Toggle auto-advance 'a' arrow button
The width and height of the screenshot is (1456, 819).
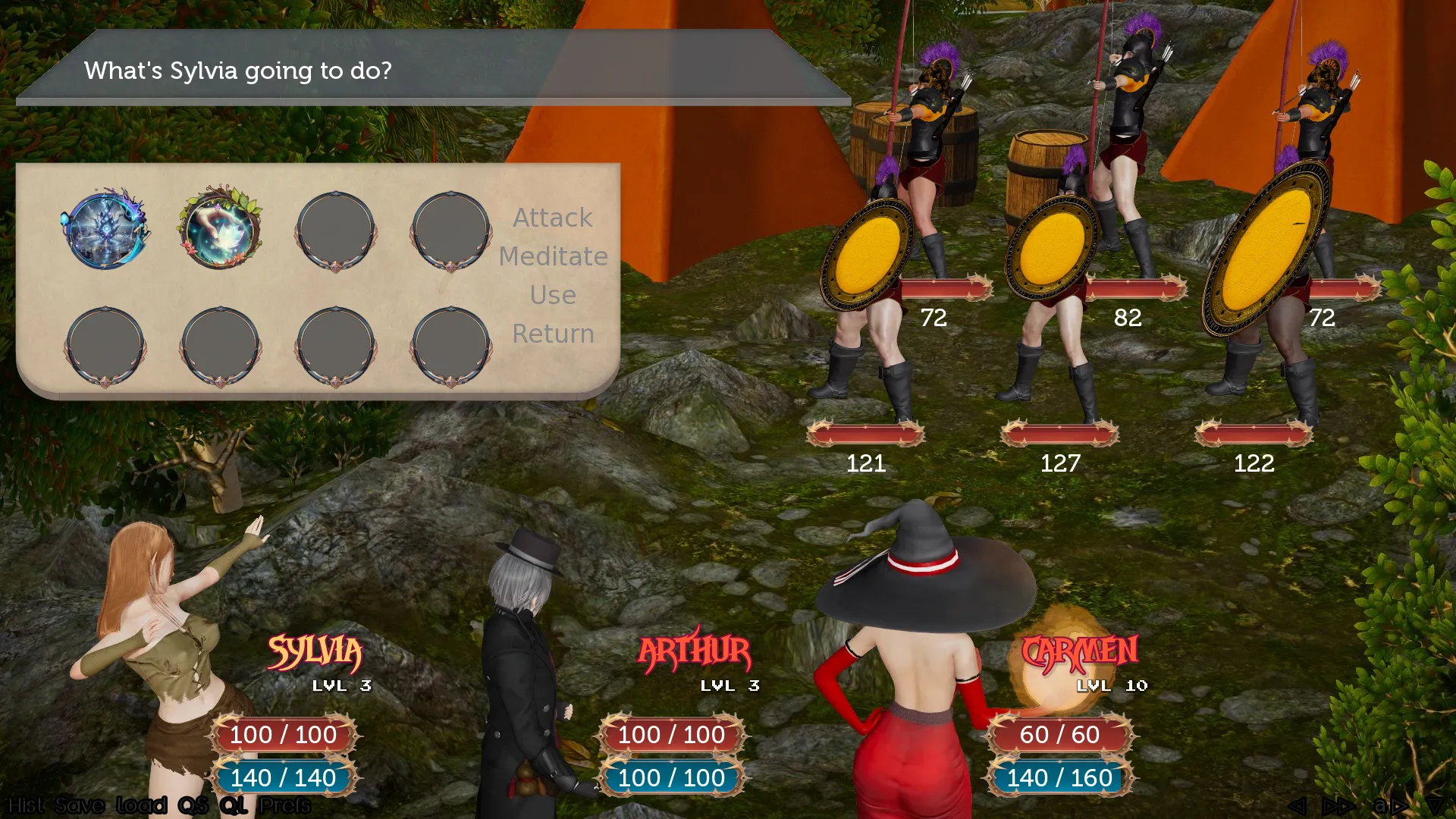[1390, 805]
